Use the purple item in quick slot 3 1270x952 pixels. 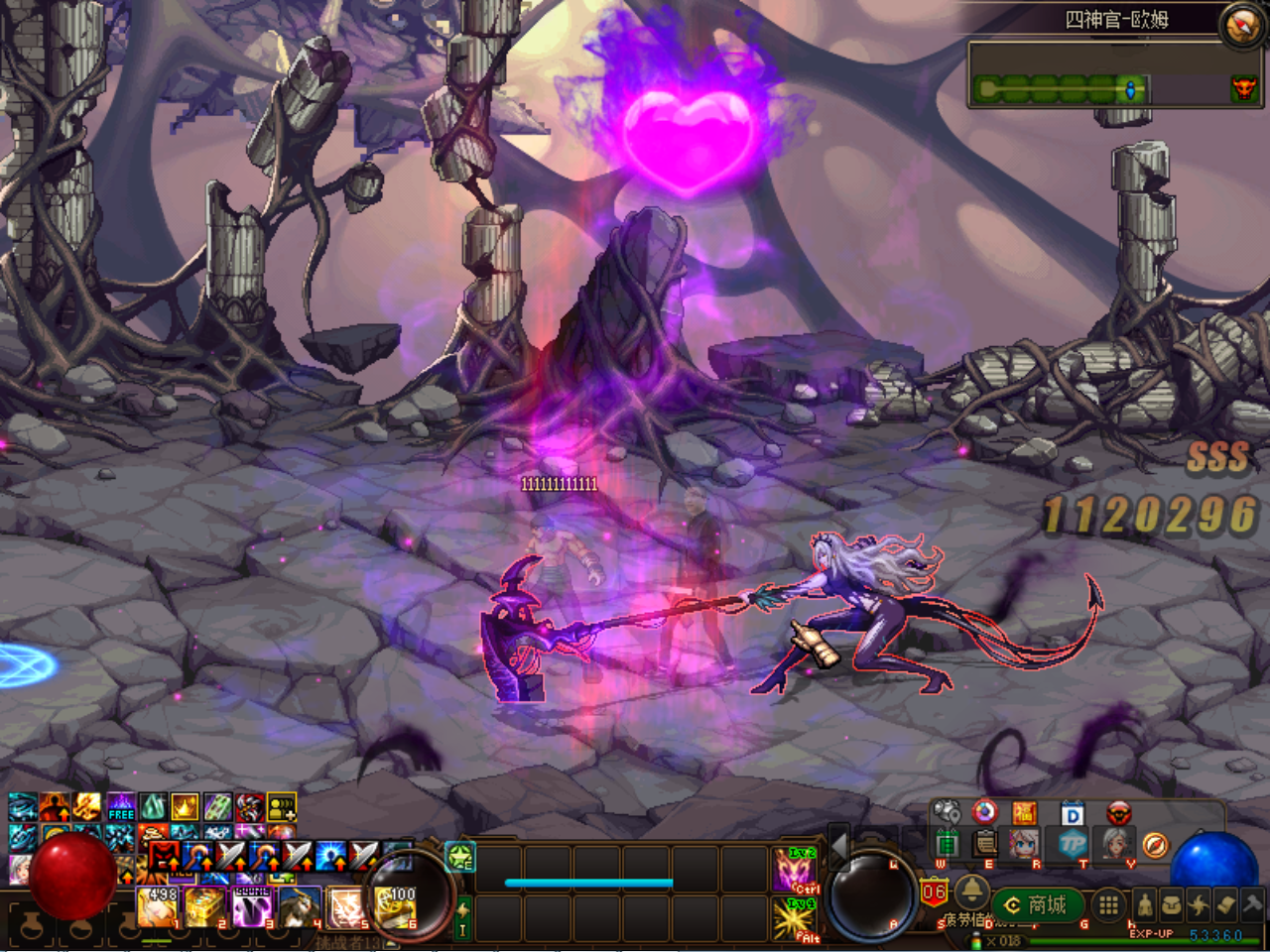click(x=253, y=907)
